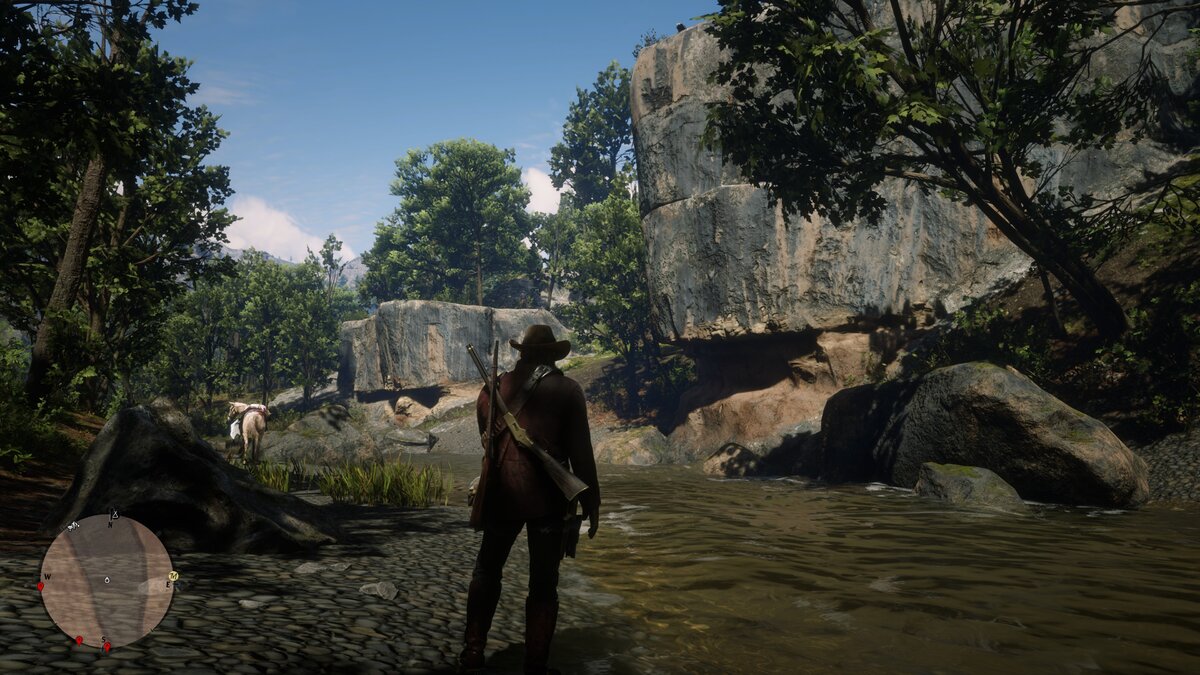Viewport: 1200px width, 675px height.
Task: Select the camp tent icon on the minimap
Action: pyautogui.click(x=114, y=516)
